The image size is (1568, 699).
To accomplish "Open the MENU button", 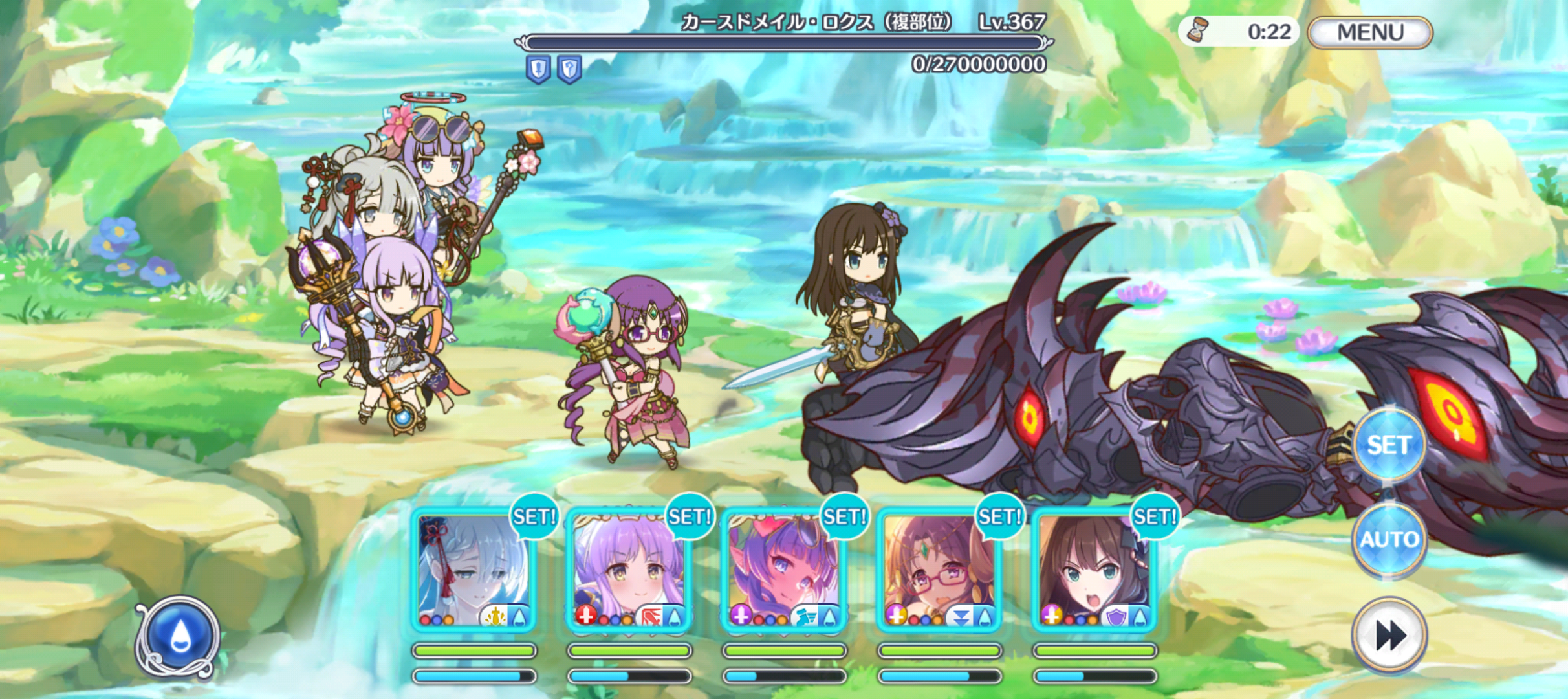I will click(x=1369, y=32).
